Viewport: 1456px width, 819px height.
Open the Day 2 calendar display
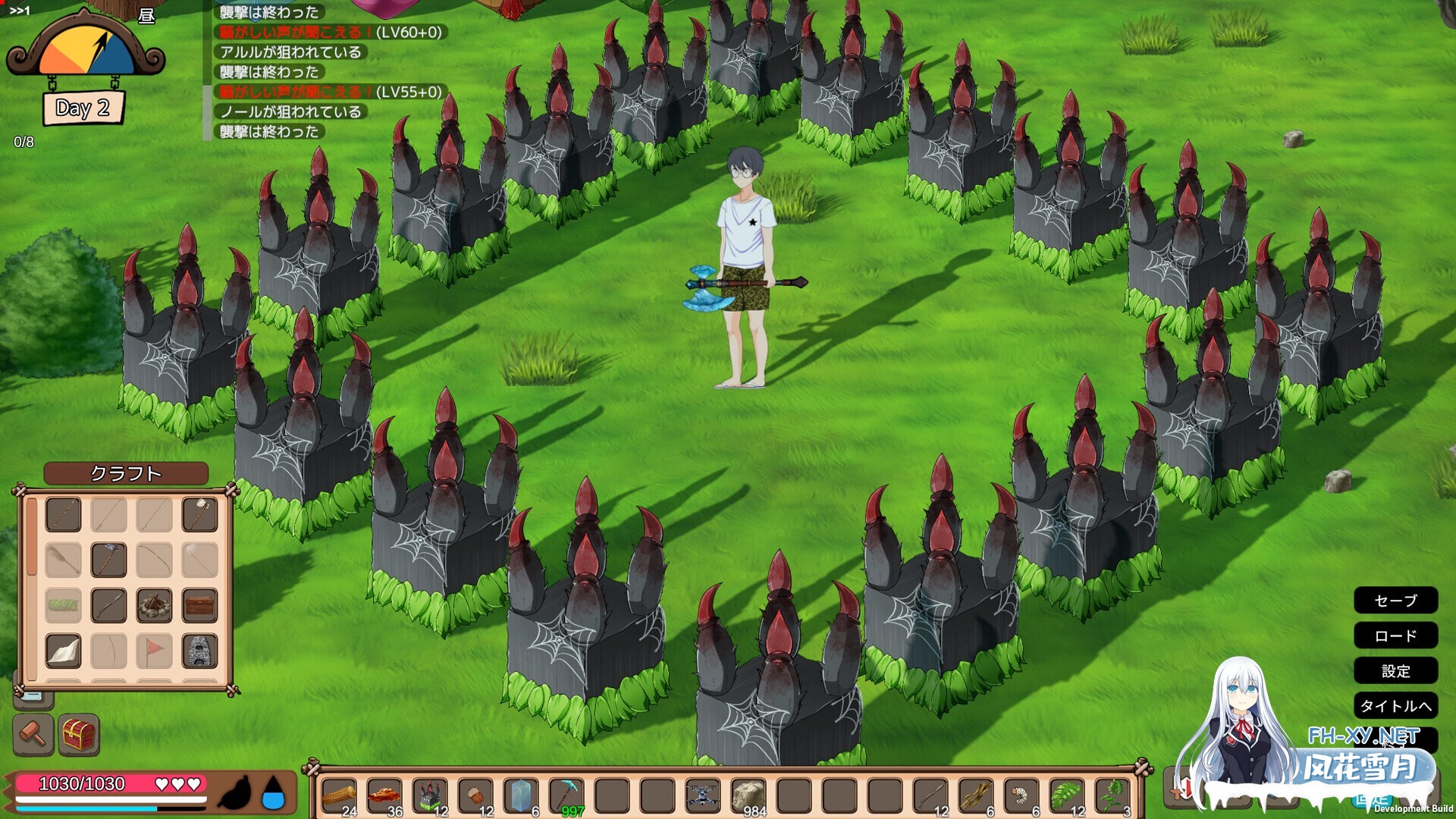click(x=83, y=108)
